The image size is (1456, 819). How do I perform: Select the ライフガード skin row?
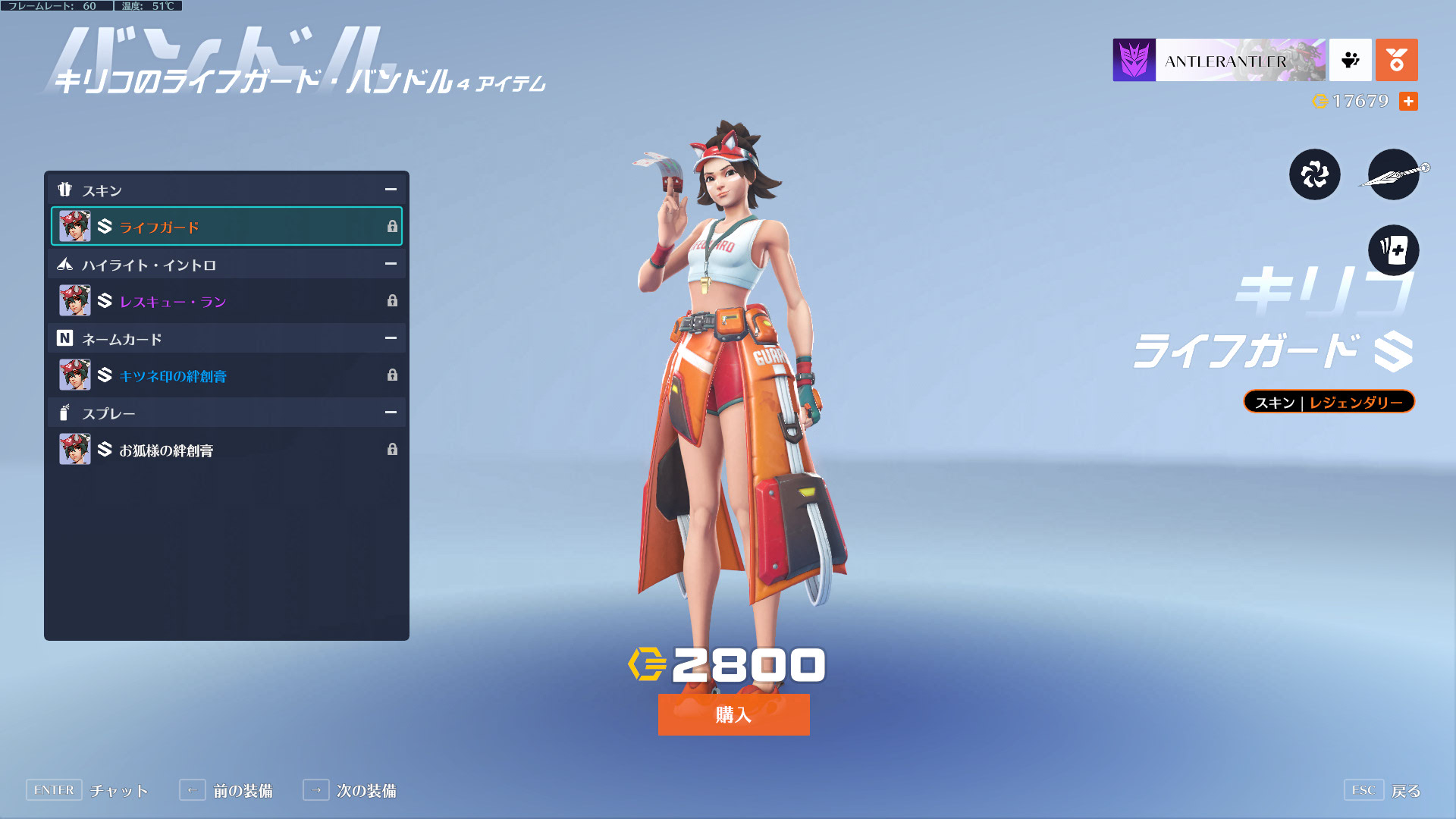click(x=226, y=226)
